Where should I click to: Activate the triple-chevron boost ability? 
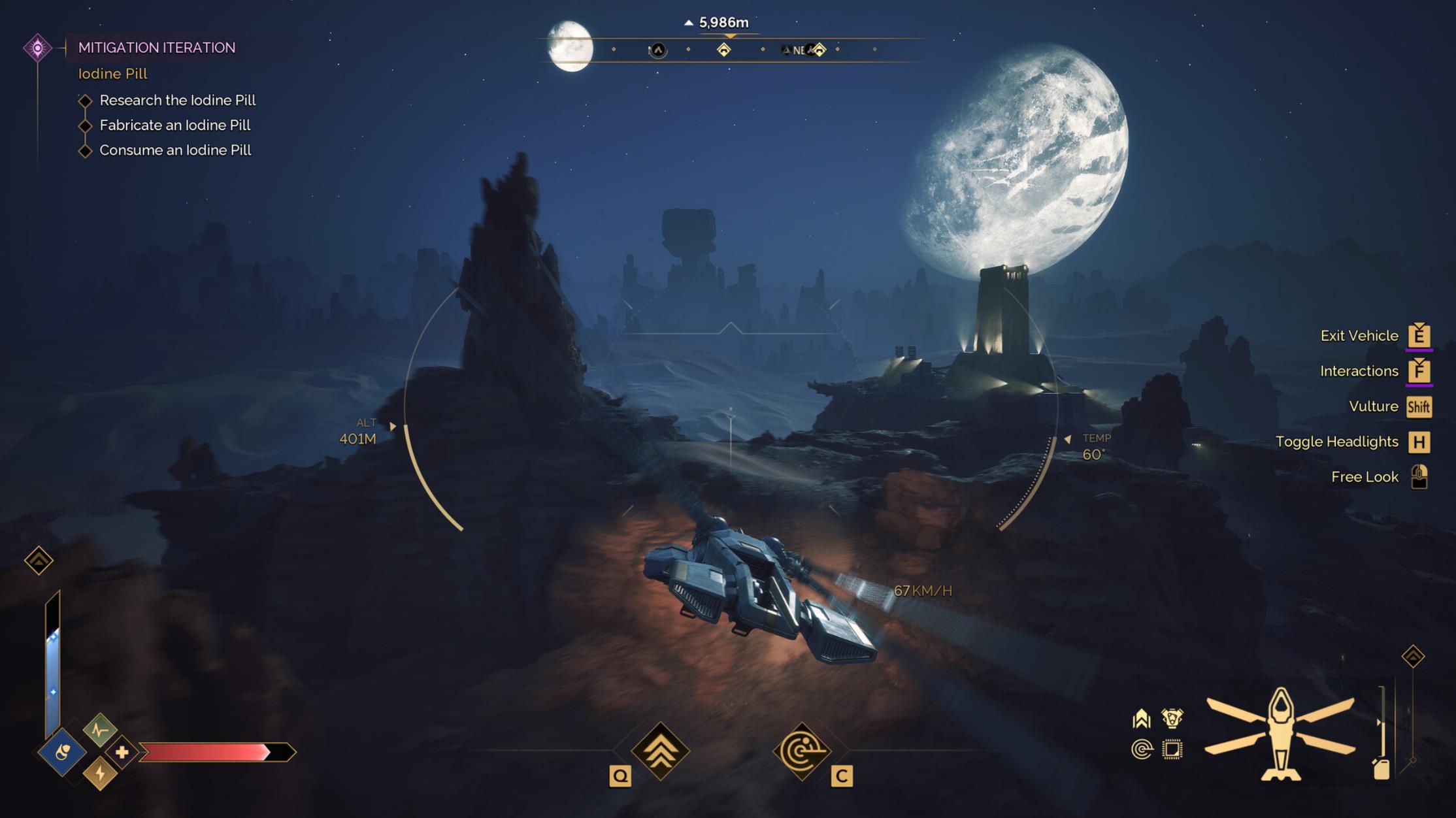pyautogui.click(x=661, y=751)
